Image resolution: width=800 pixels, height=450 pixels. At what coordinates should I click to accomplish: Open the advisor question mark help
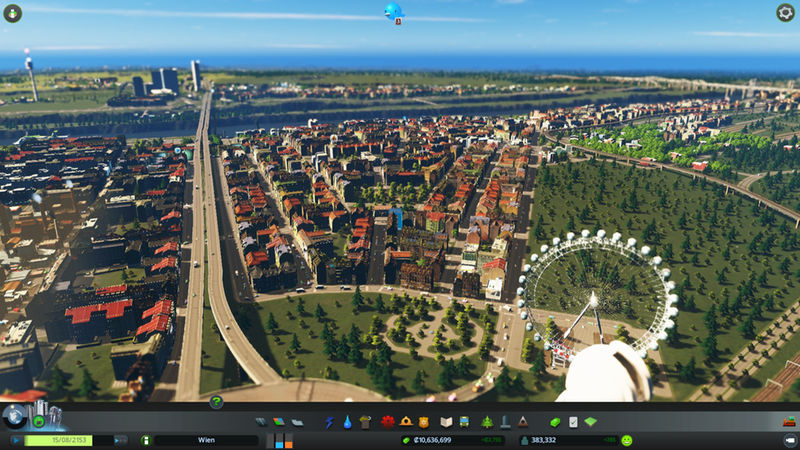[x=216, y=402]
